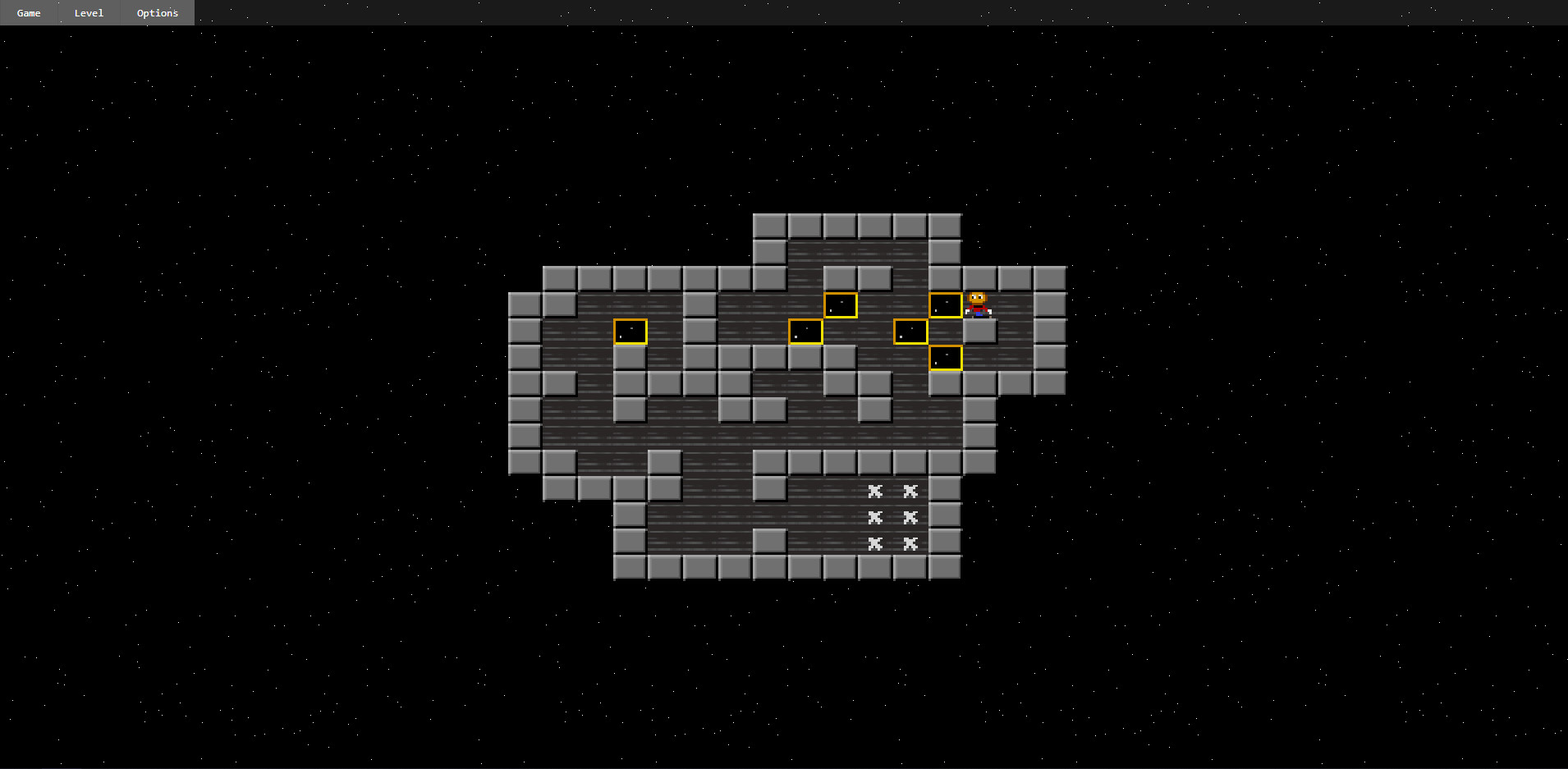Screen dimensions: 1568x769
Task: Select the player character sprite
Action: [x=979, y=304]
